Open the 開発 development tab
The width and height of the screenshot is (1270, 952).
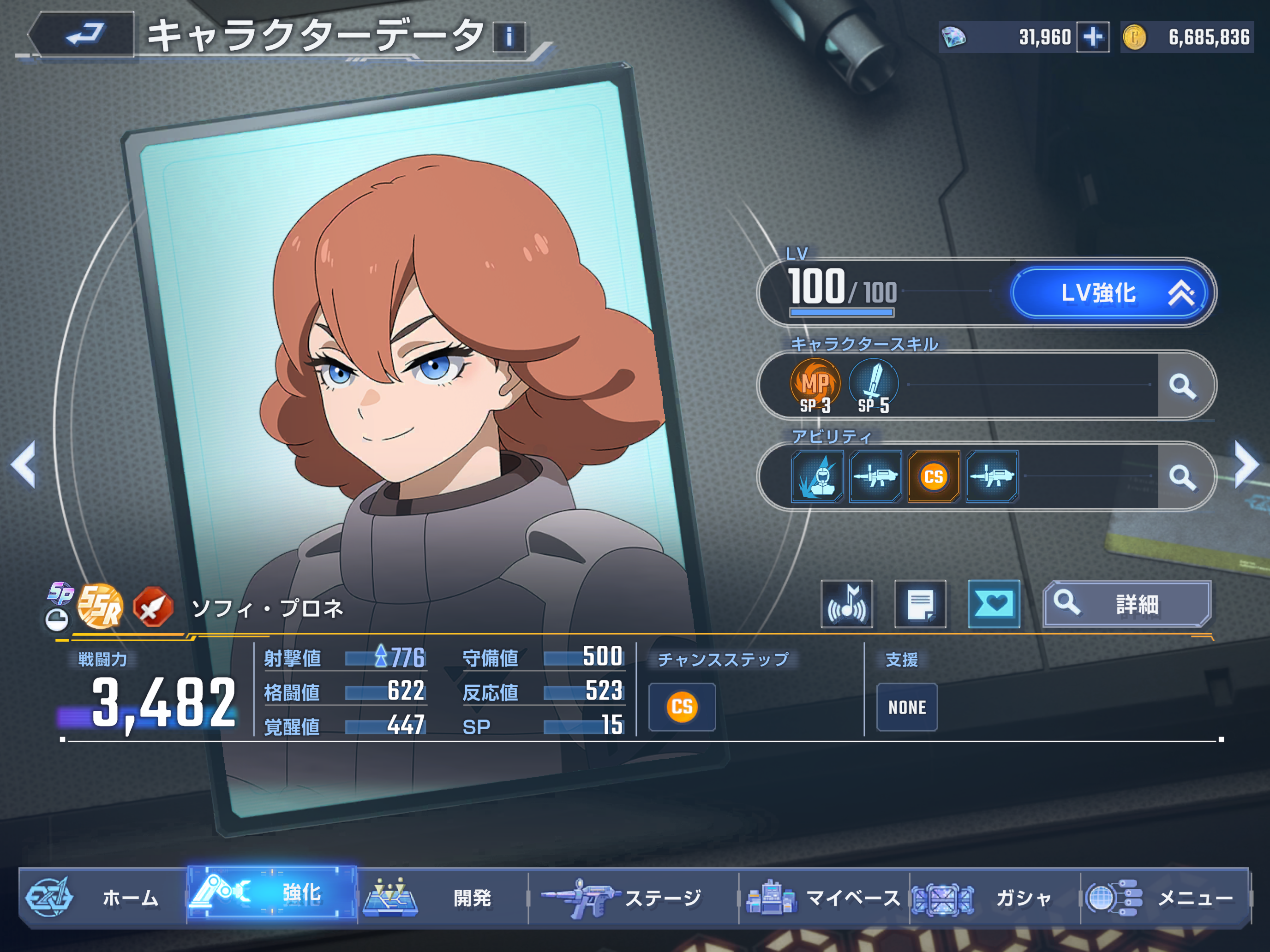coord(442,898)
